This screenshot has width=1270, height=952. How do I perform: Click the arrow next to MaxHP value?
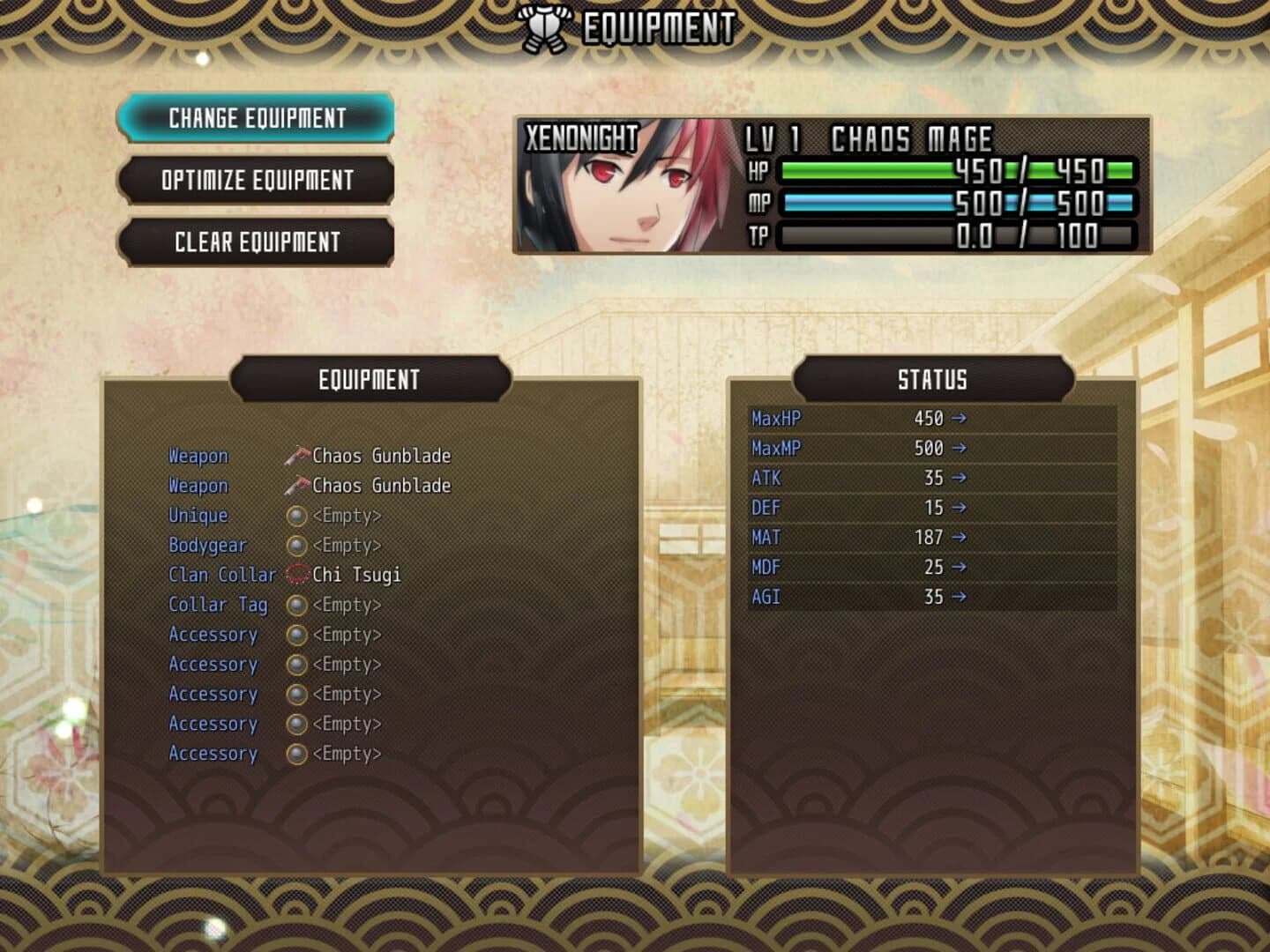point(958,419)
